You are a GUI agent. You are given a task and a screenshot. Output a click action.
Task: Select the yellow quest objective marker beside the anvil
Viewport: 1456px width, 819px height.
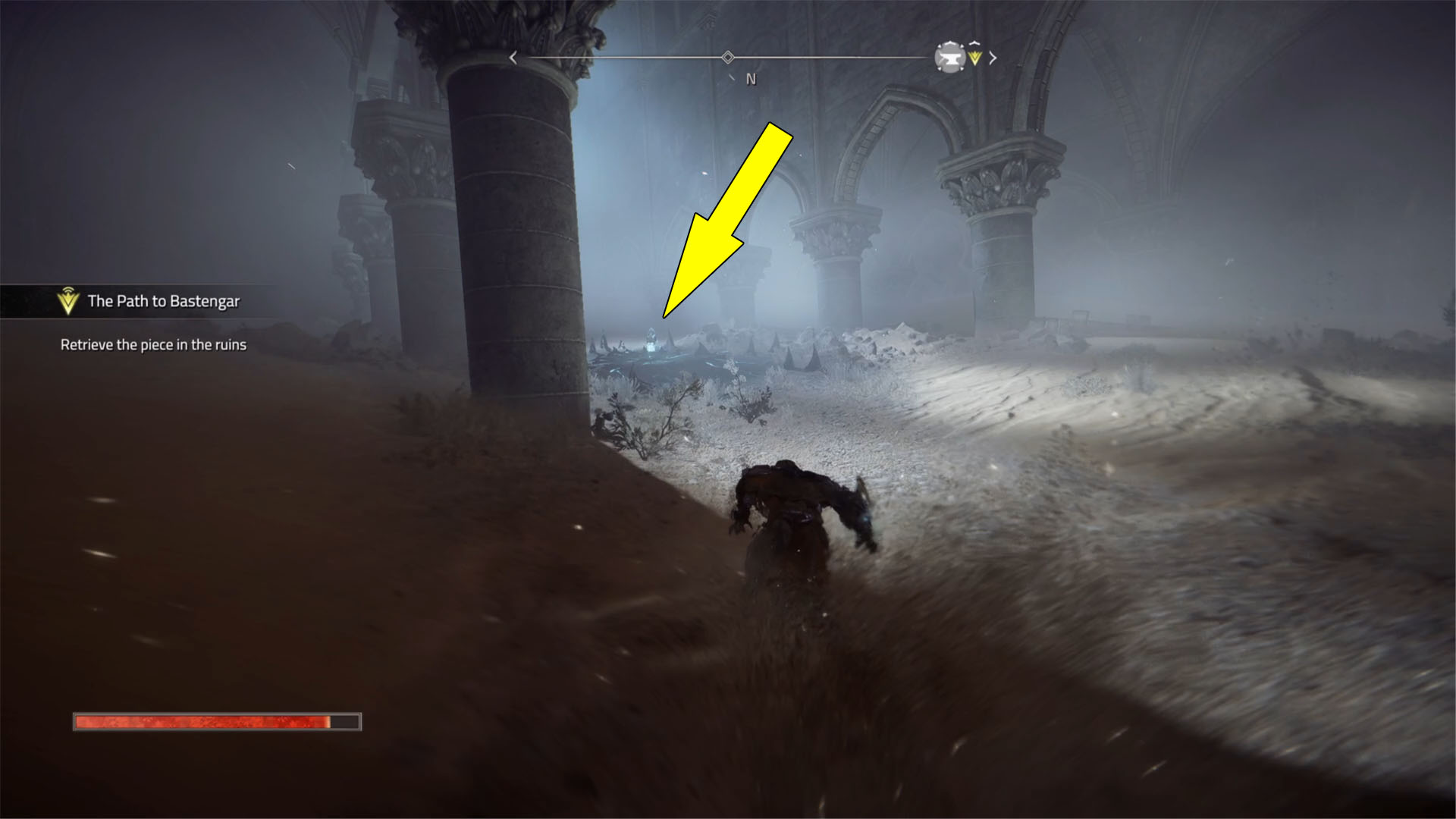tap(974, 58)
